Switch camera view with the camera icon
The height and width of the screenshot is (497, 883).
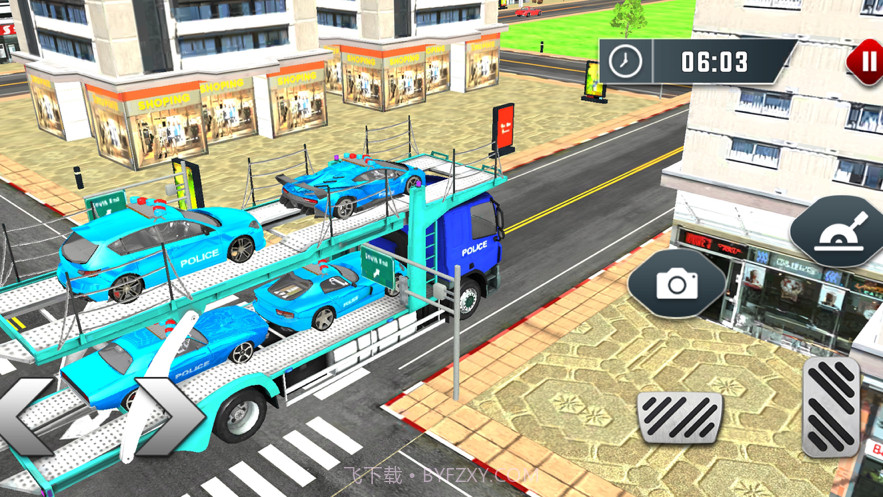(x=677, y=284)
